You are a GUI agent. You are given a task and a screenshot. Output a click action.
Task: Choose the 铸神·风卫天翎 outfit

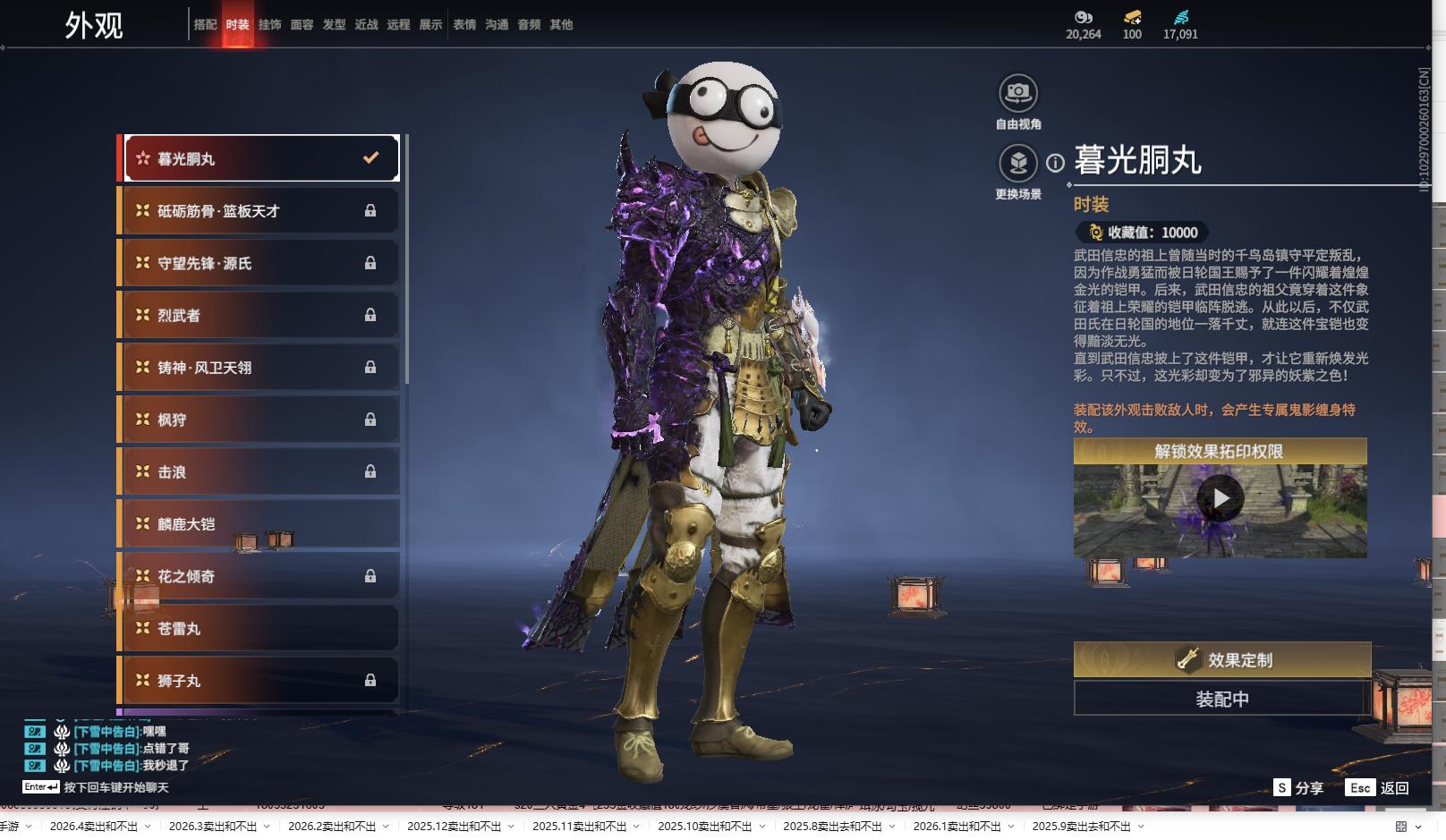point(259,368)
